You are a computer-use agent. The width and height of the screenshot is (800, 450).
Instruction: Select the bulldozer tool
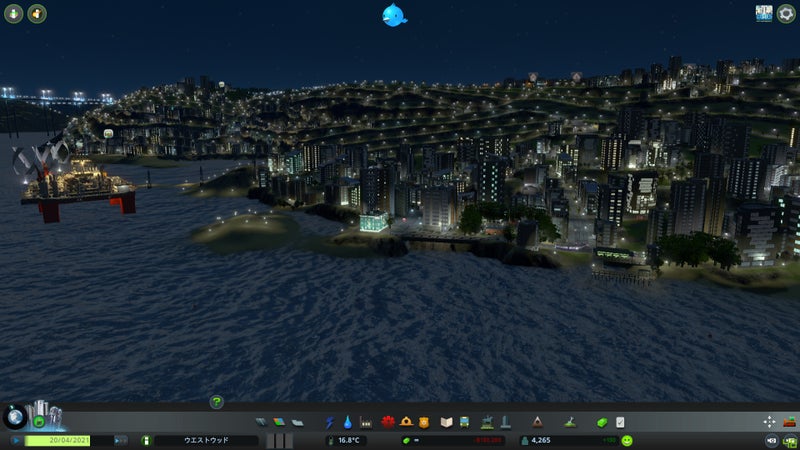coord(789,421)
